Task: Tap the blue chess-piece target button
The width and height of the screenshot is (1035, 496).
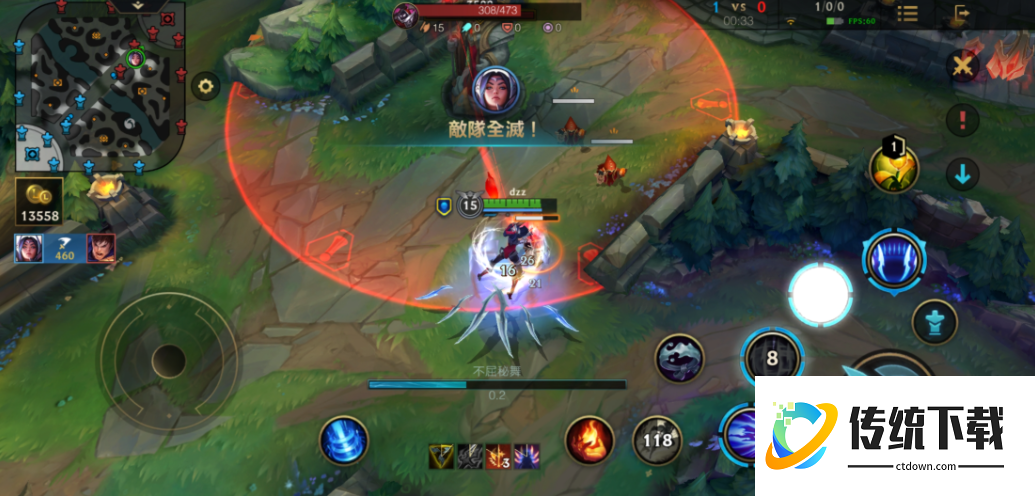Action: [x=935, y=321]
